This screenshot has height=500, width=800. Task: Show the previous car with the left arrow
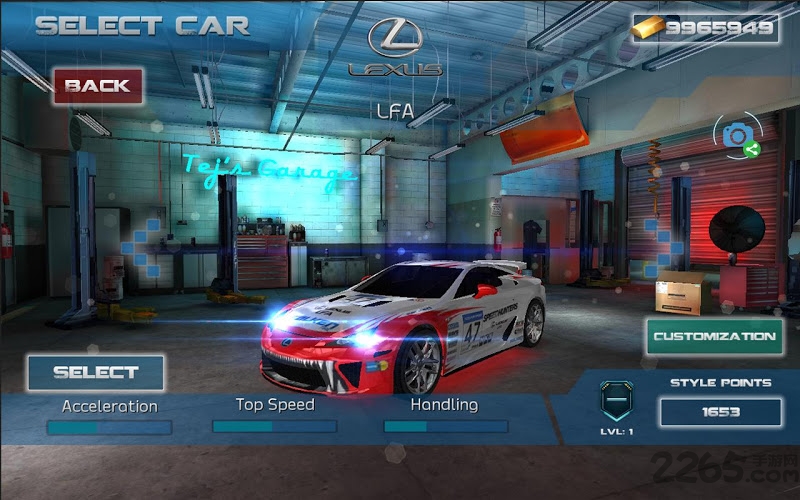pos(142,246)
